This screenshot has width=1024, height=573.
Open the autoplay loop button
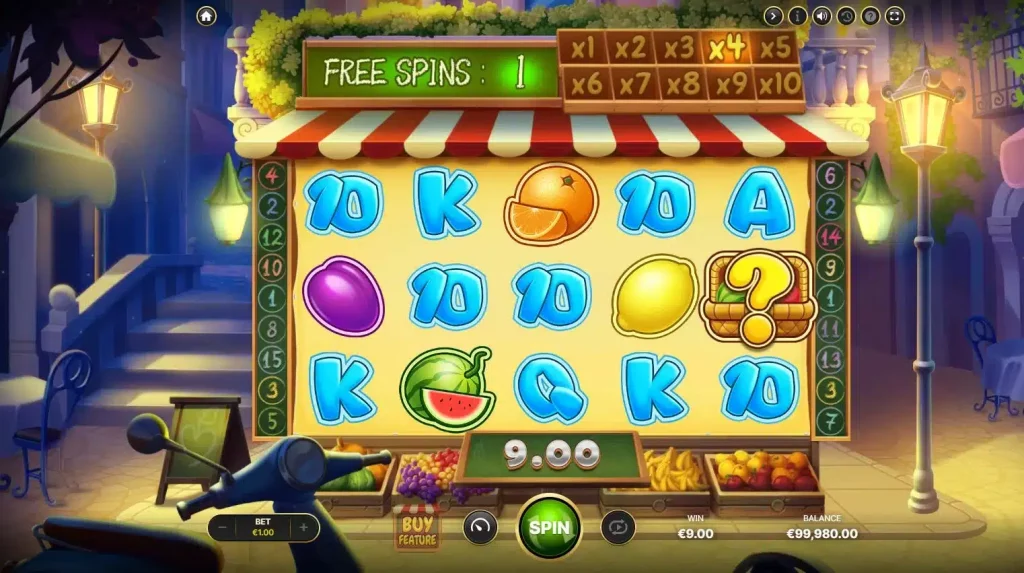click(x=617, y=527)
